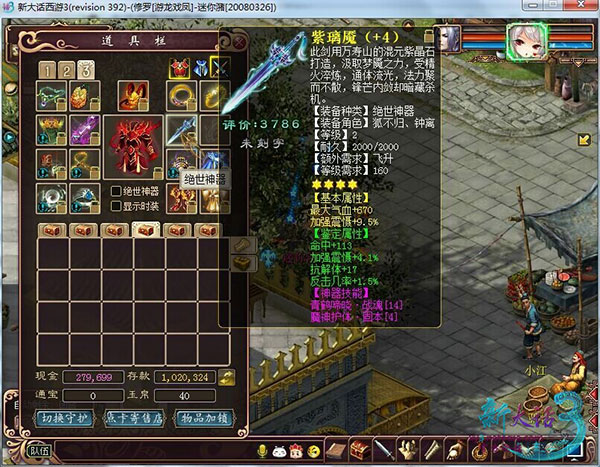
Task: Click the yellow microphone voice icon
Action: (263, 451)
